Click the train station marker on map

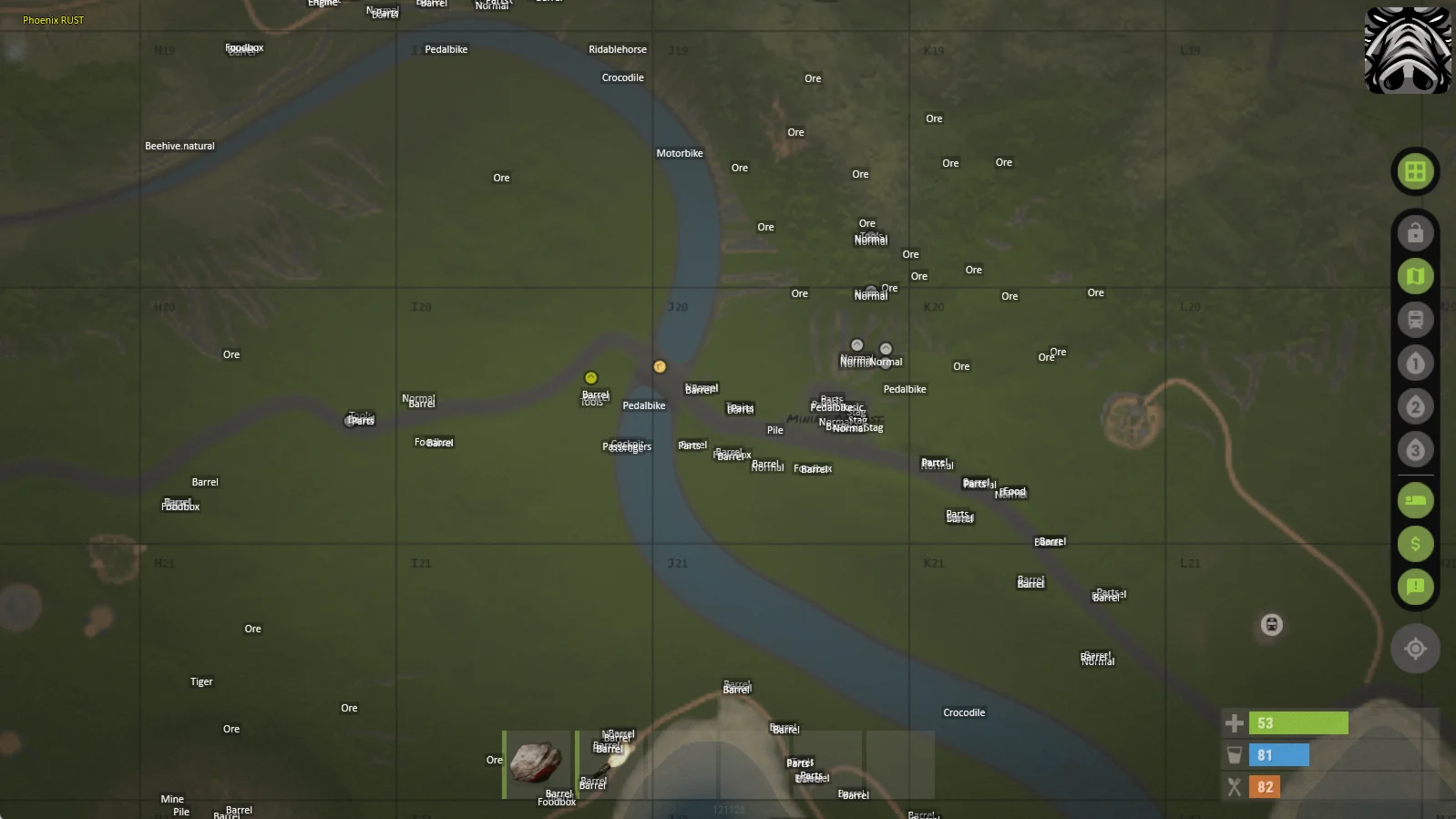(x=1272, y=625)
